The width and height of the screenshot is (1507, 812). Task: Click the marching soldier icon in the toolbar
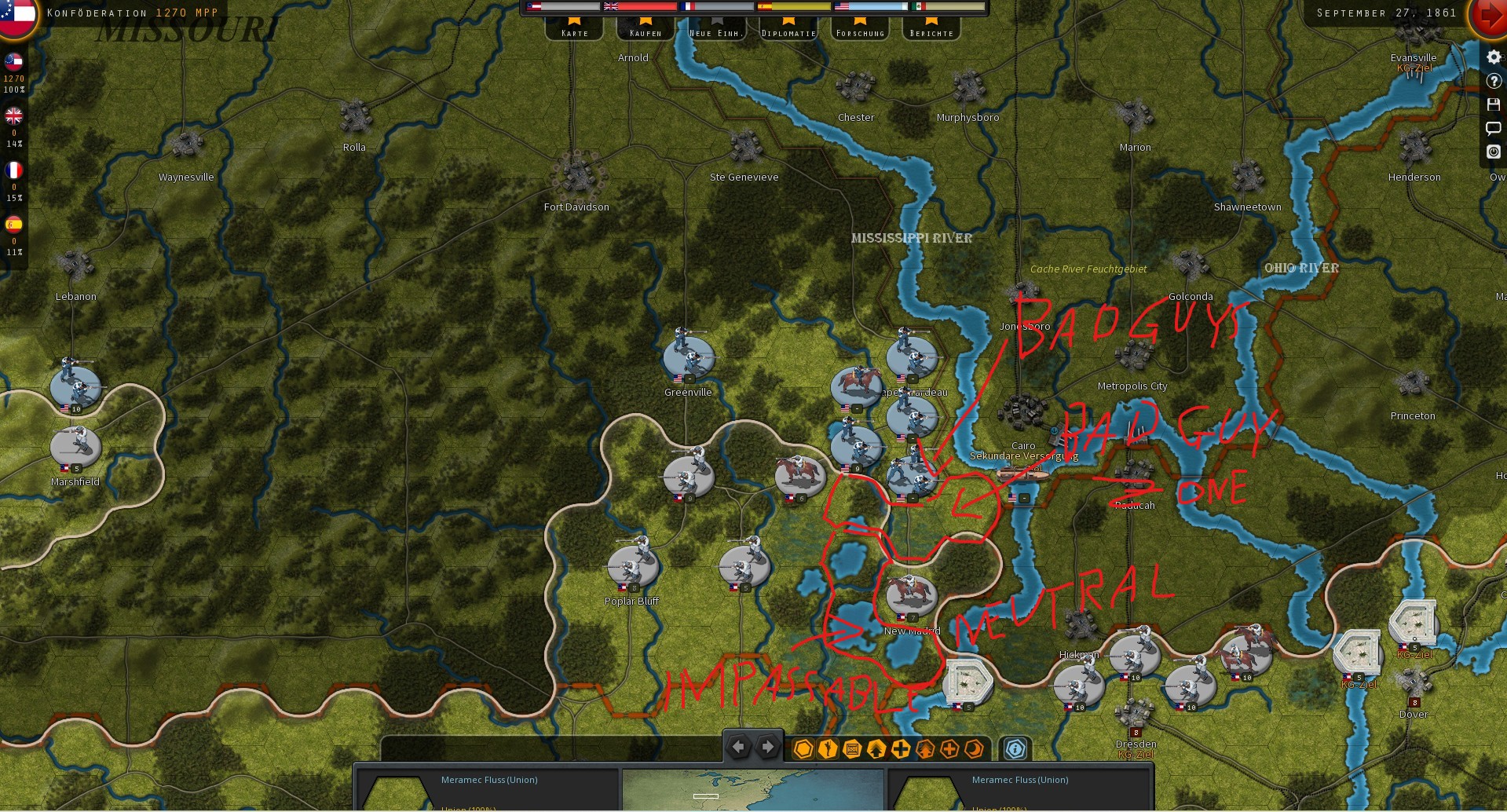(826, 749)
